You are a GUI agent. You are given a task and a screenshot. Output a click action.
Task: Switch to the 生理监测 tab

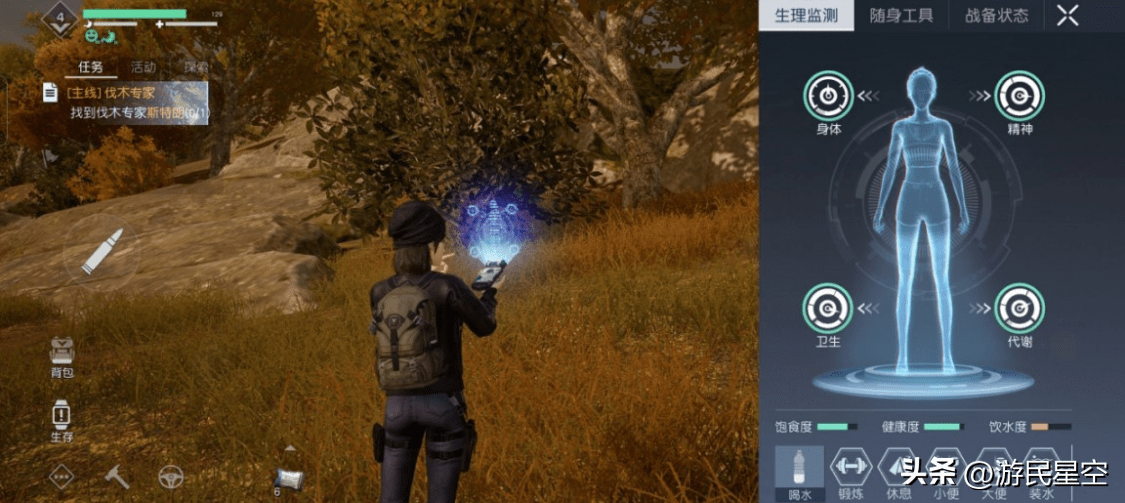(807, 16)
